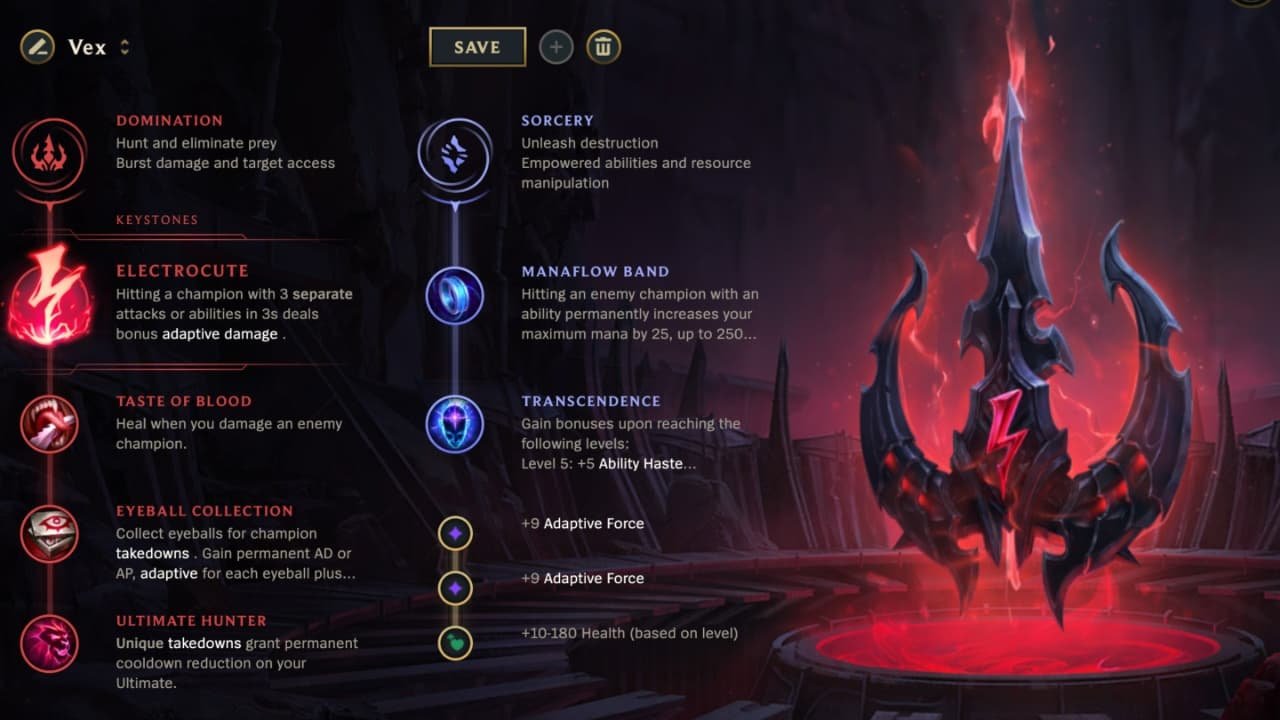Screen dimensions: 1280x720
Task: Click the Vex champion portrait thumbnail
Action: click(36, 47)
